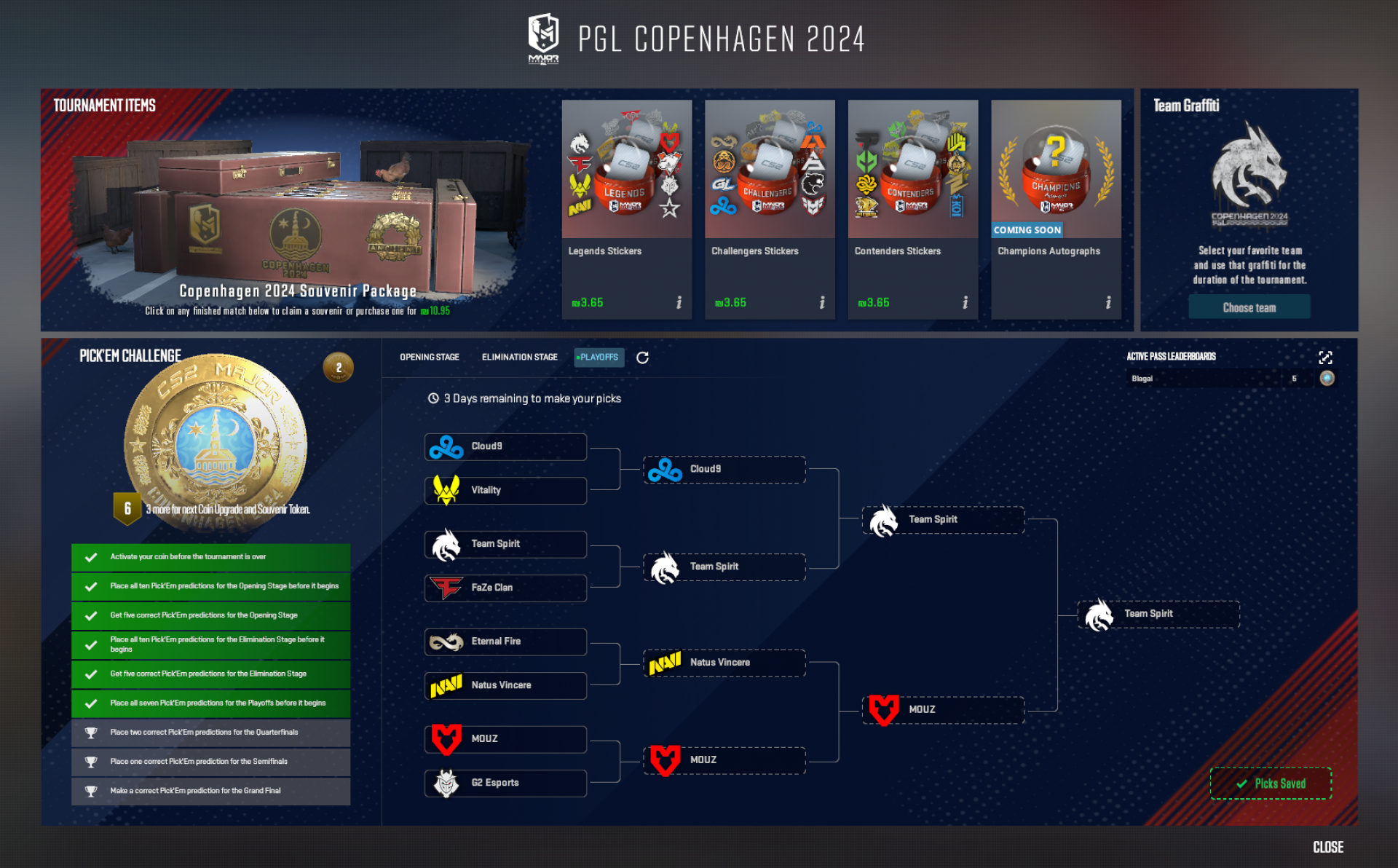Refresh the playoff bracket
The height and width of the screenshot is (868, 1398).
[641, 358]
